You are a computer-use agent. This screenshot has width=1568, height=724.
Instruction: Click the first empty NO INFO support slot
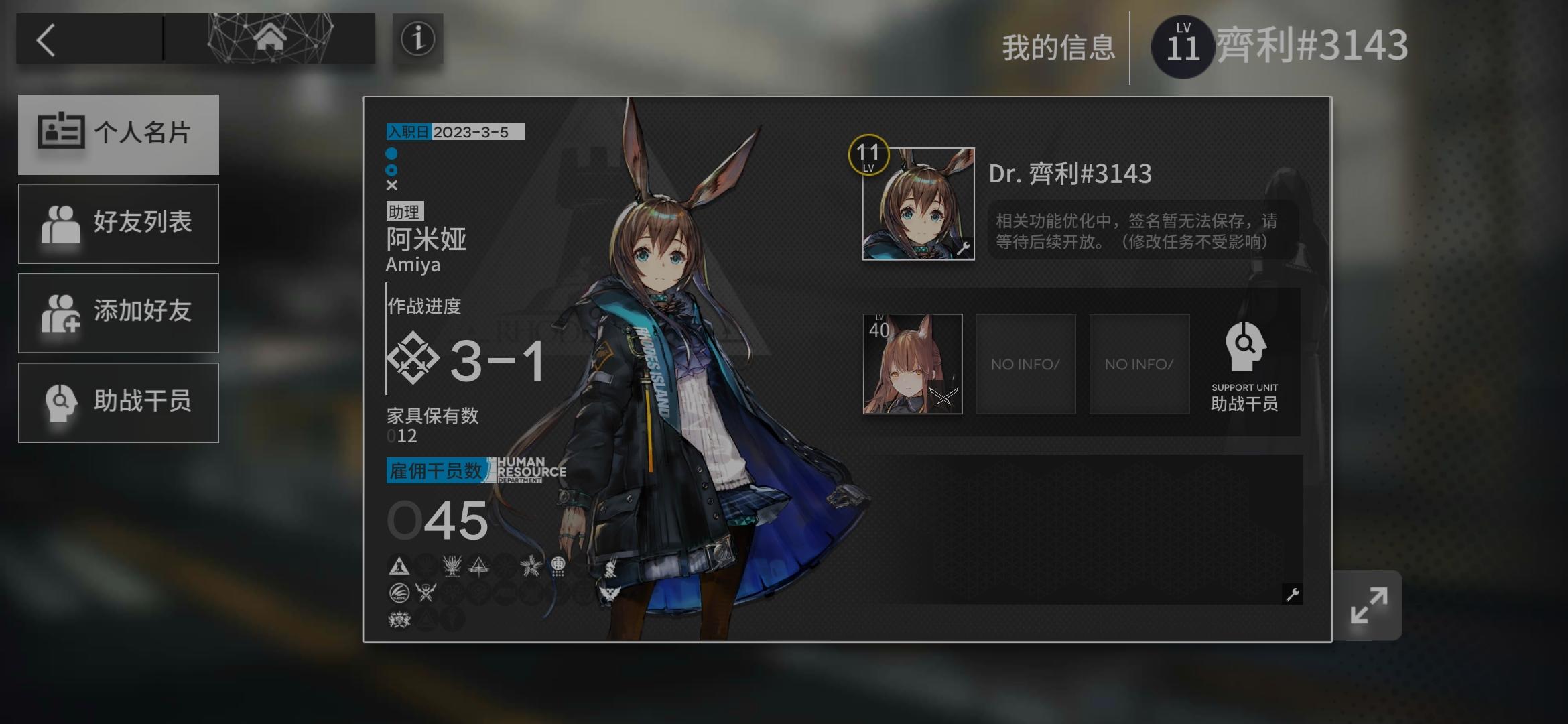point(1025,364)
